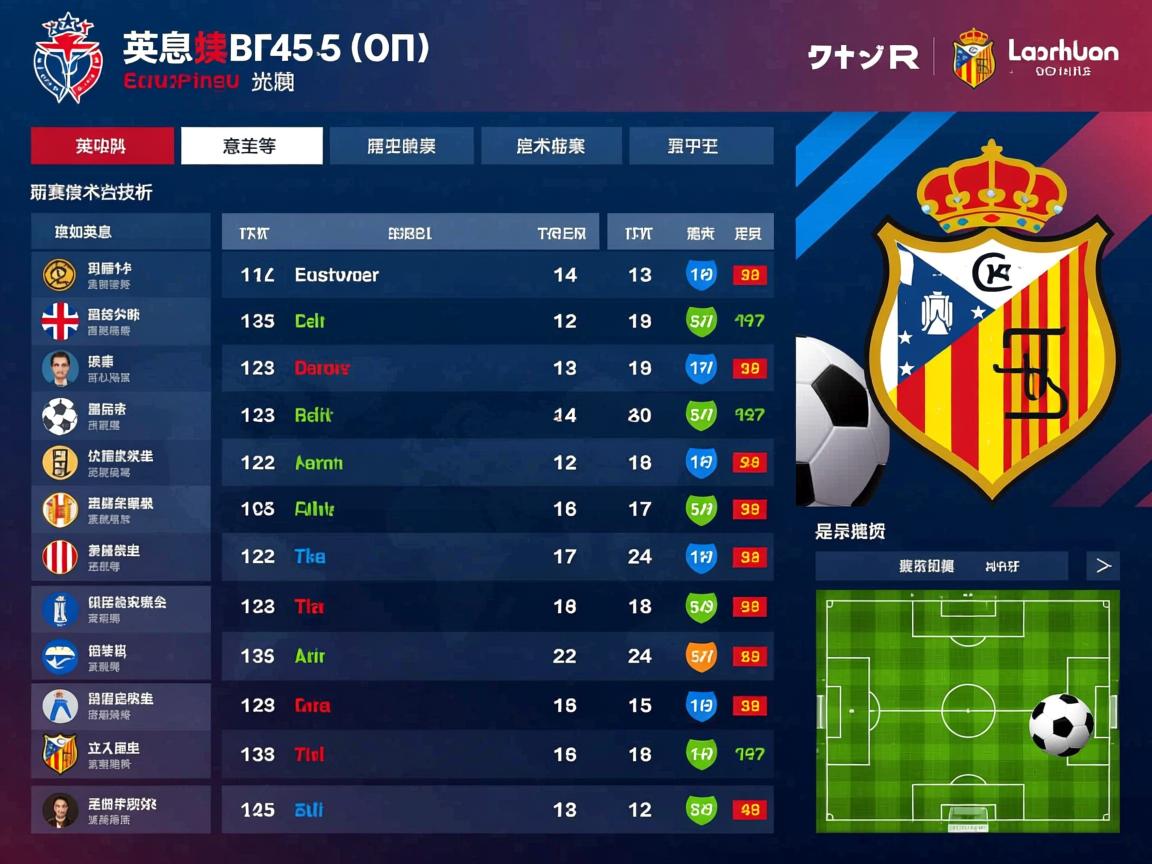Select the white highlighted tab
Viewport: 1152px width, 864px height.
pyautogui.click(x=251, y=146)
